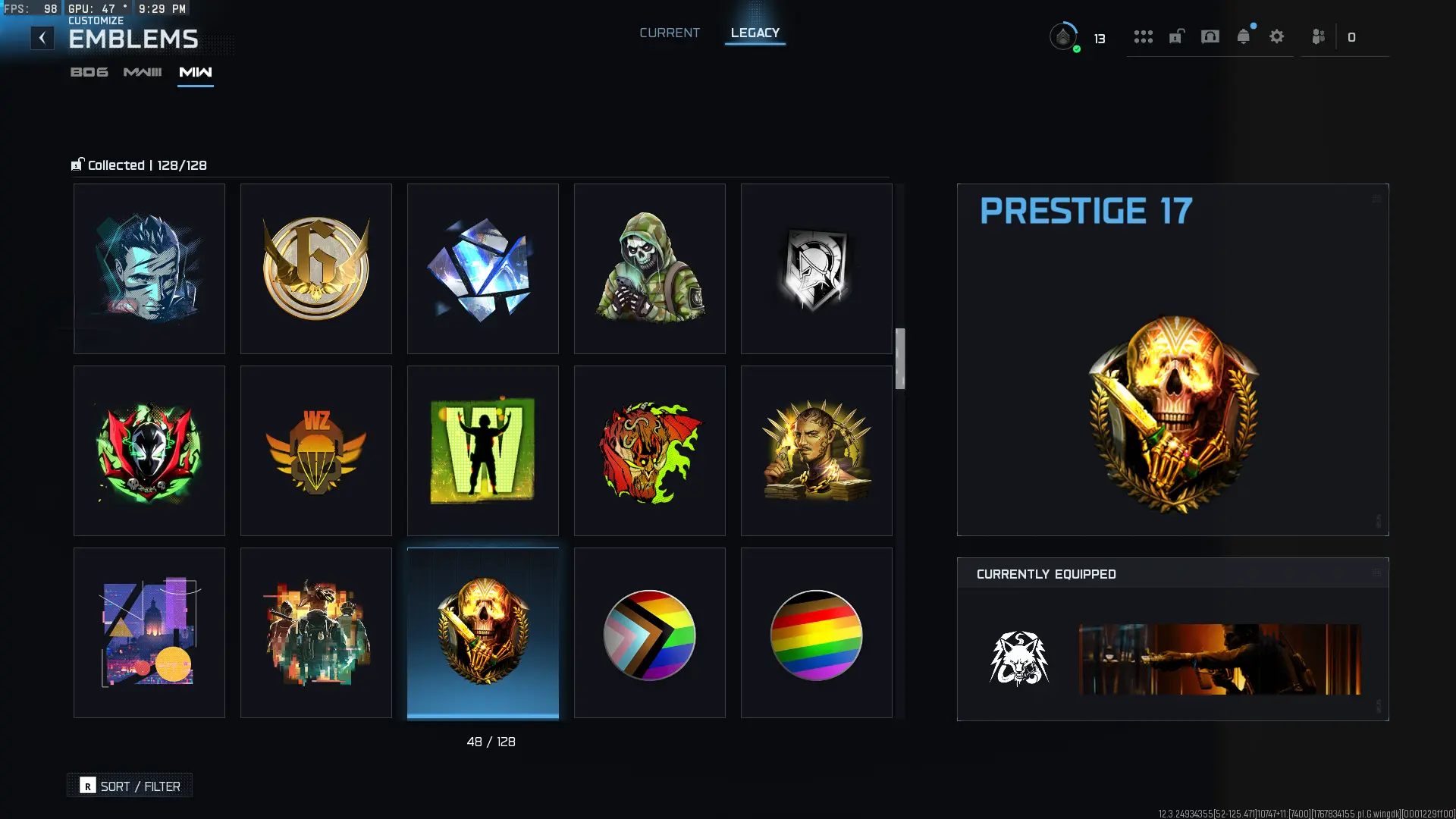Image resolution: width=1456 pixels, height=819 pixels.
Task: Keep the MW game filter active
Action: pos(195,73)
